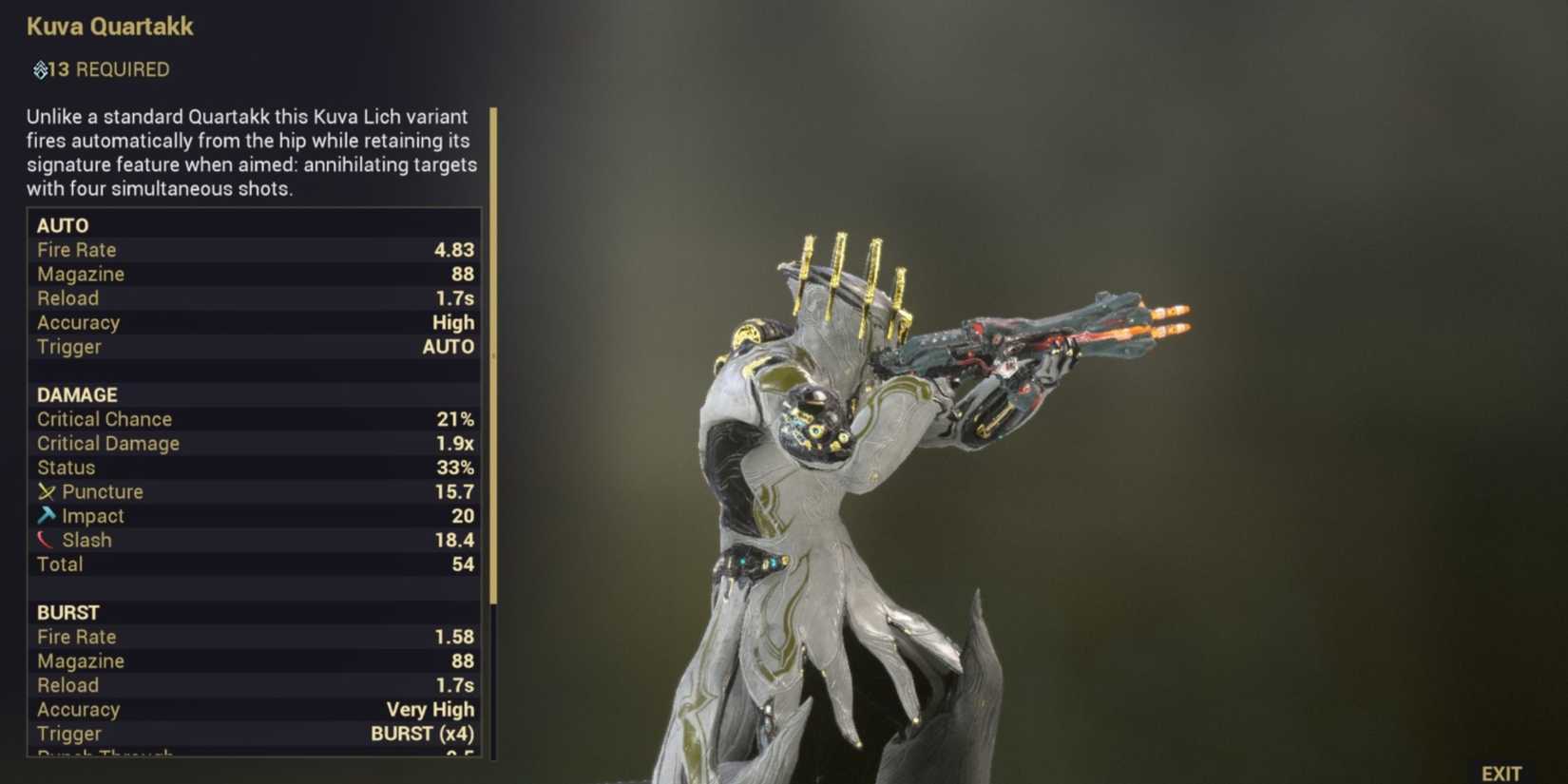
Task: Click the Reload stat showing 1.7s
Action: point(252,297)
